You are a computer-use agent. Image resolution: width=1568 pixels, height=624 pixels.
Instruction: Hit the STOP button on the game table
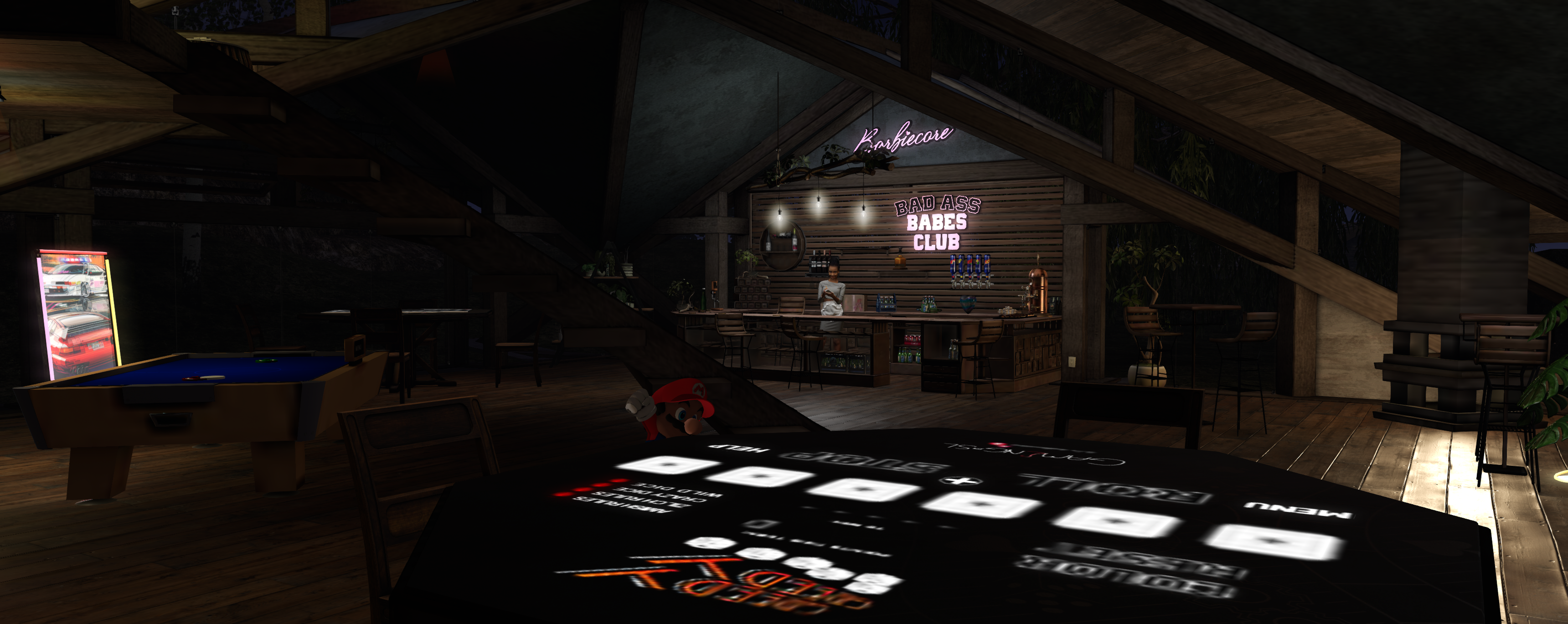864,461
